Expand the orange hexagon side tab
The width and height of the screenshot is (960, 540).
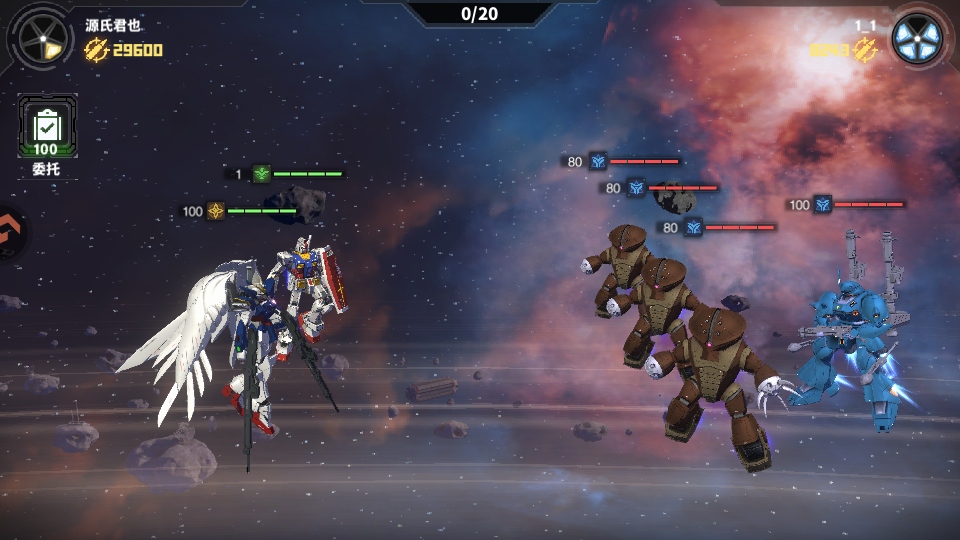10,233
